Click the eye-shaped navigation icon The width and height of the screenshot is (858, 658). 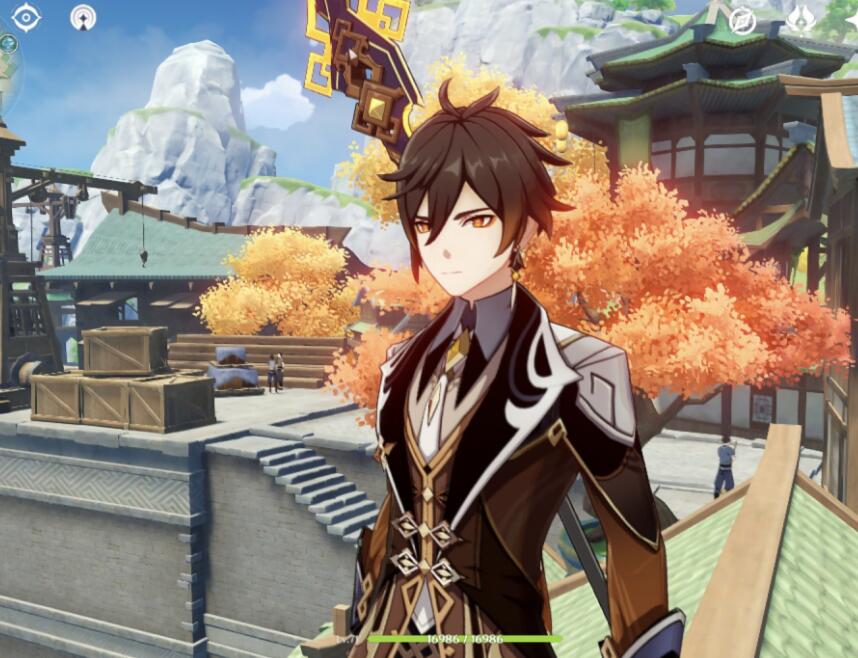[25, 17]
